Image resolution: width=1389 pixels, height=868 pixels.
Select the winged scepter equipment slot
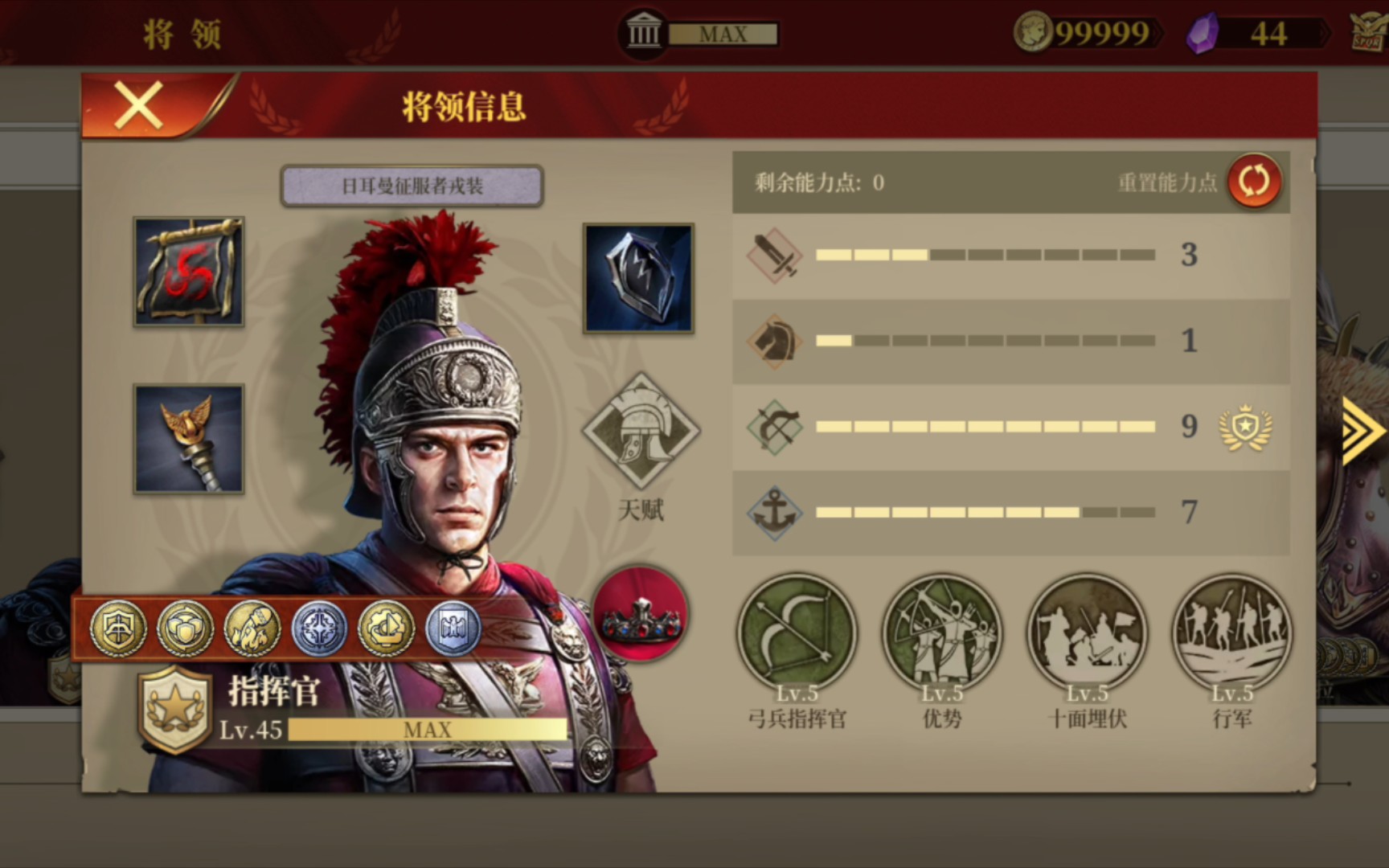coord(189,439)
